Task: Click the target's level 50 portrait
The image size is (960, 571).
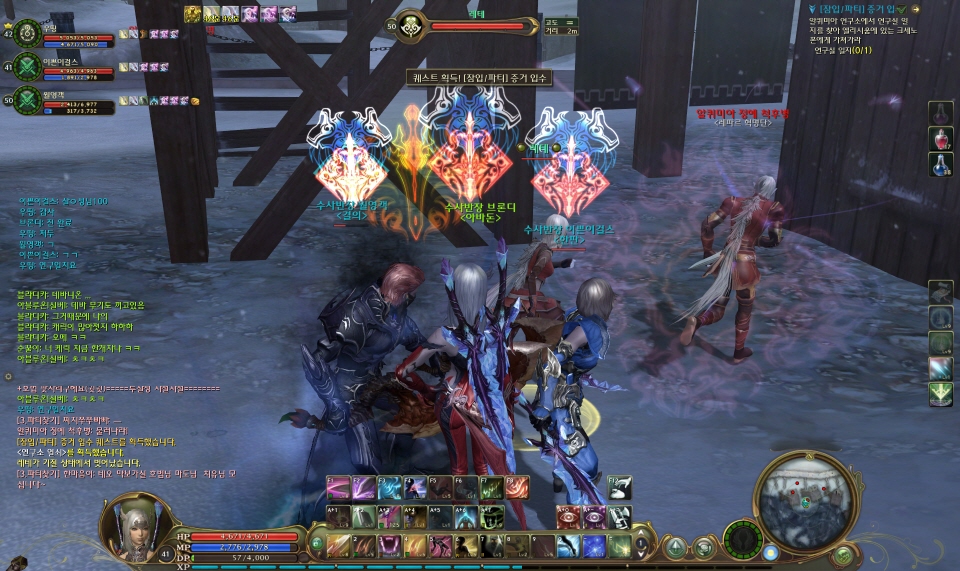Action: pos(409,27)
